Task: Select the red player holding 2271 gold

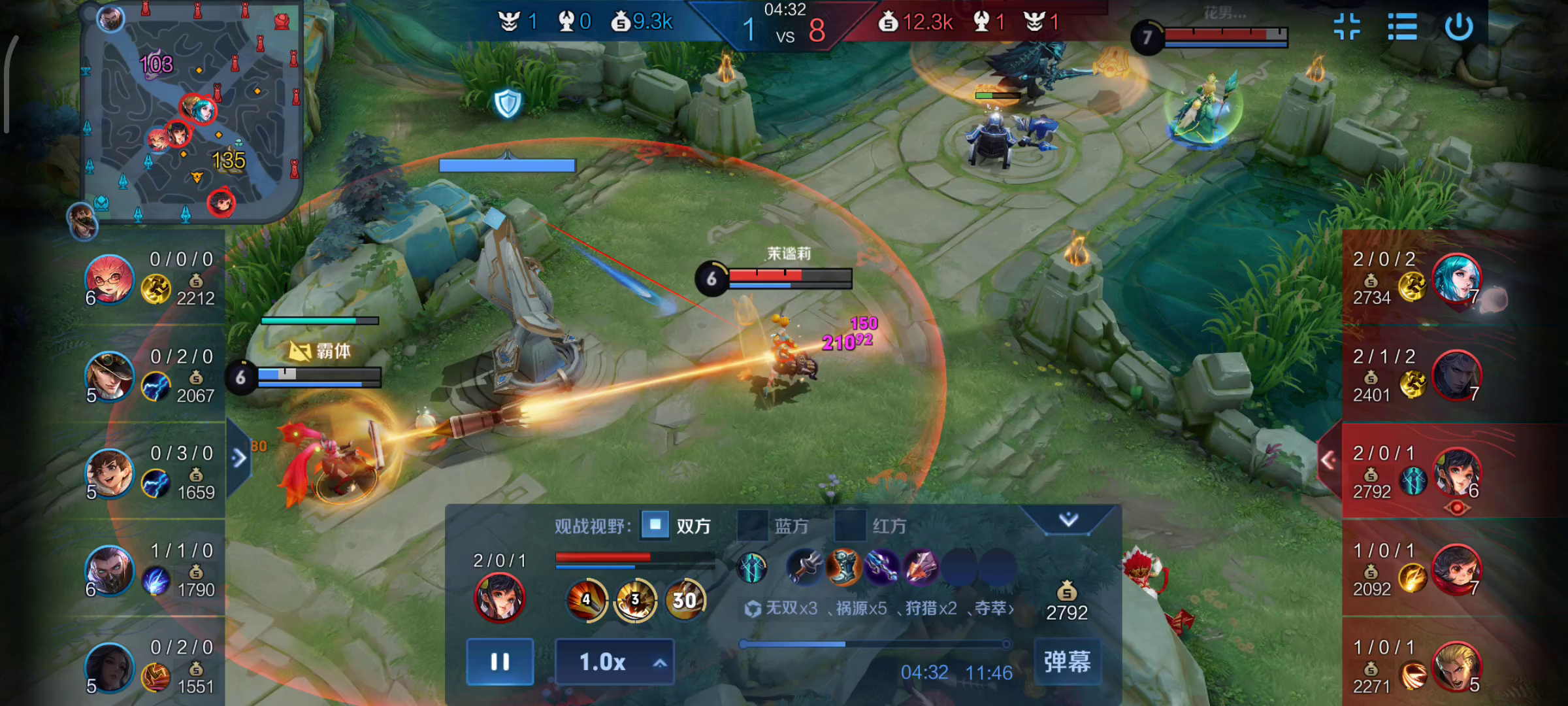Action: 1456,667
